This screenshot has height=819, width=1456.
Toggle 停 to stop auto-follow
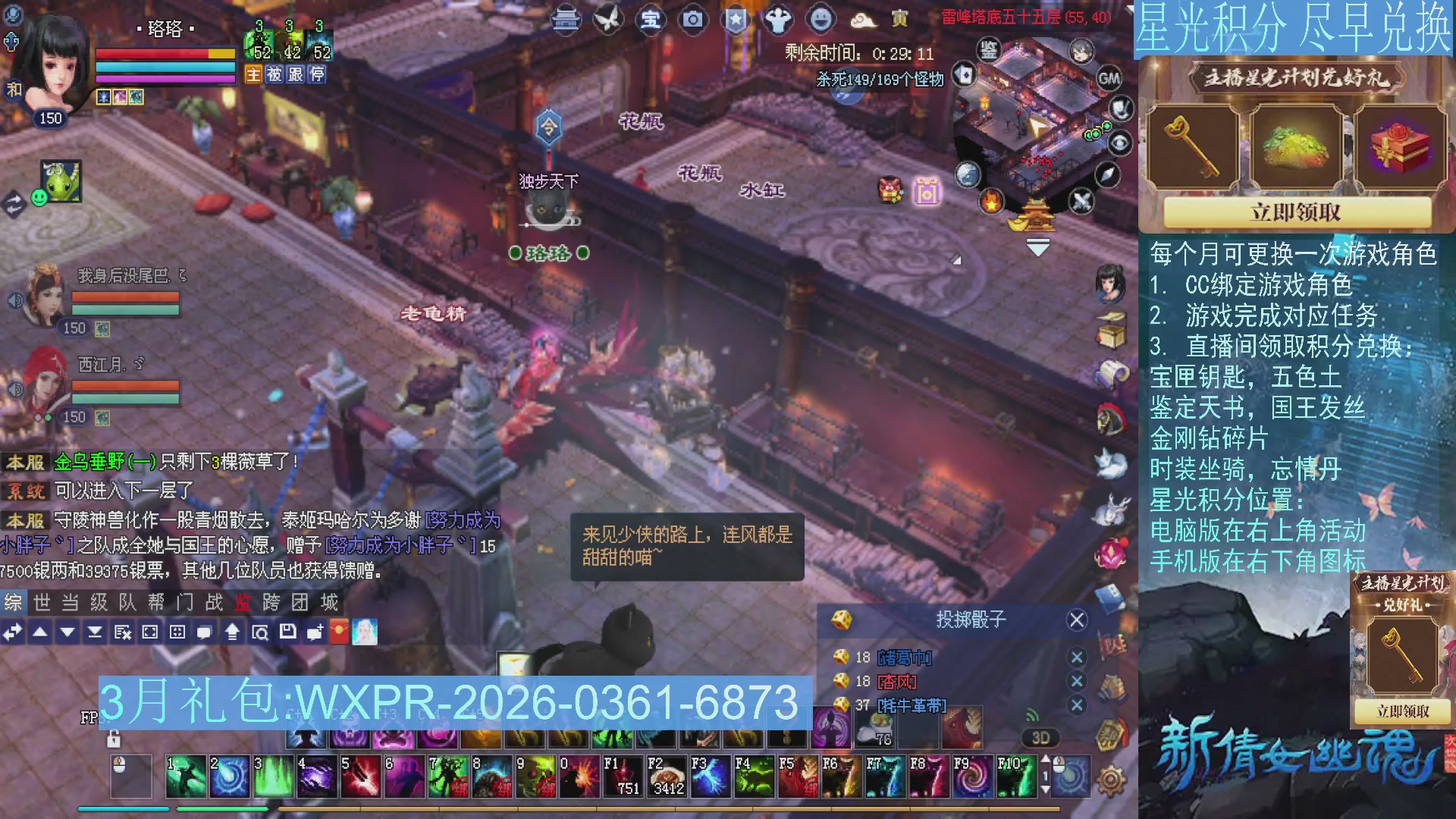[318, 74]
